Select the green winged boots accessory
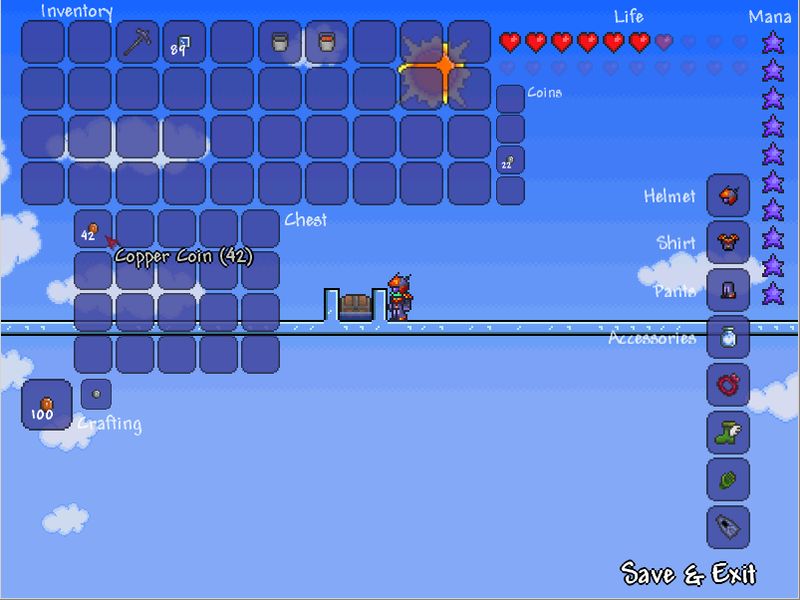This screenshot has width=800, height=600. 728,432
